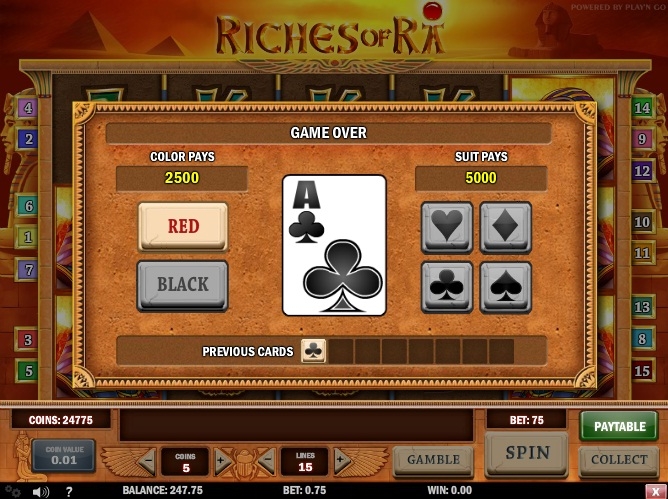The height and width of the screenshot is (499, 668).
Task: Pick the clubs suit button
Action: tap(446, 287)
